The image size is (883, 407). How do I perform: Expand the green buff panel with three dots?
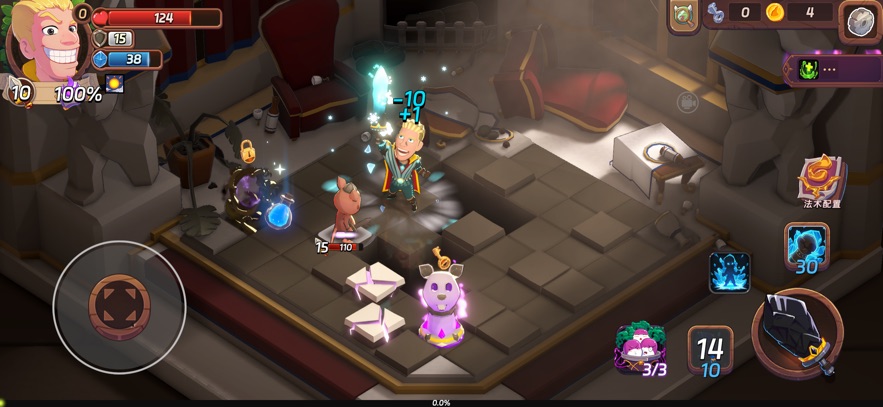tap(832, 70)
